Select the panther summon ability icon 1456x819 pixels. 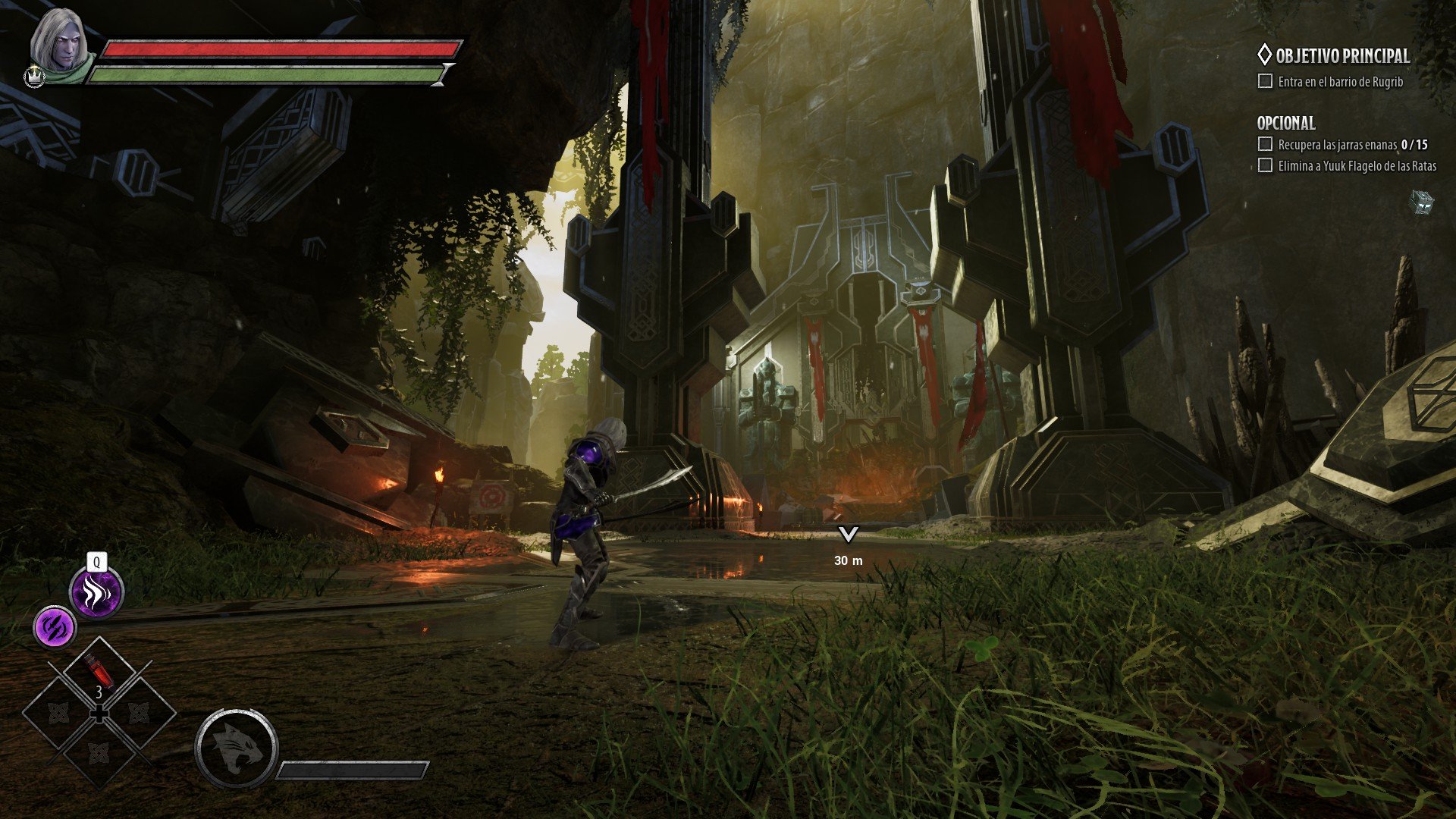[236, 749]
